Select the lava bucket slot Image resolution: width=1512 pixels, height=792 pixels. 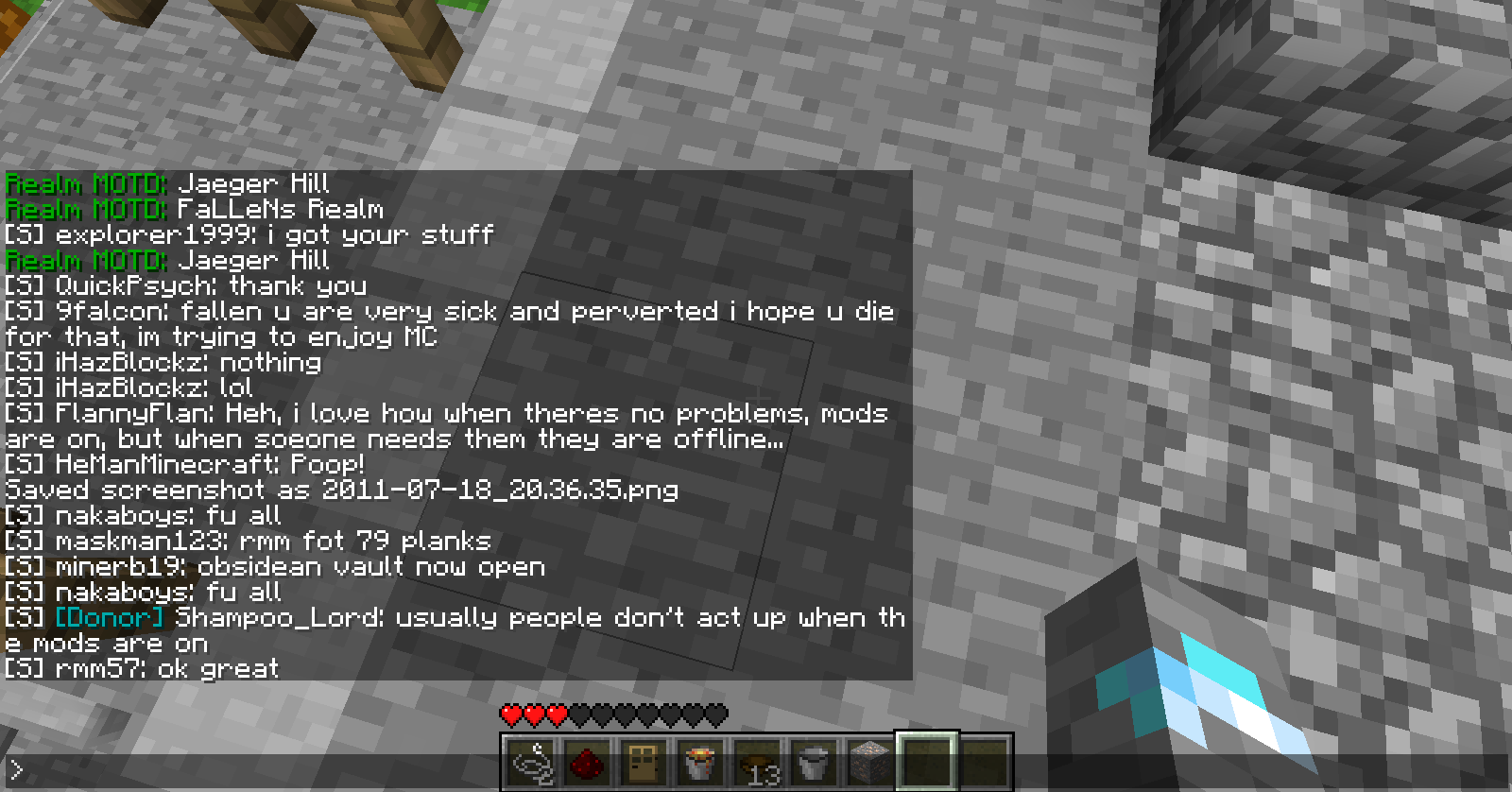[700, 762]
